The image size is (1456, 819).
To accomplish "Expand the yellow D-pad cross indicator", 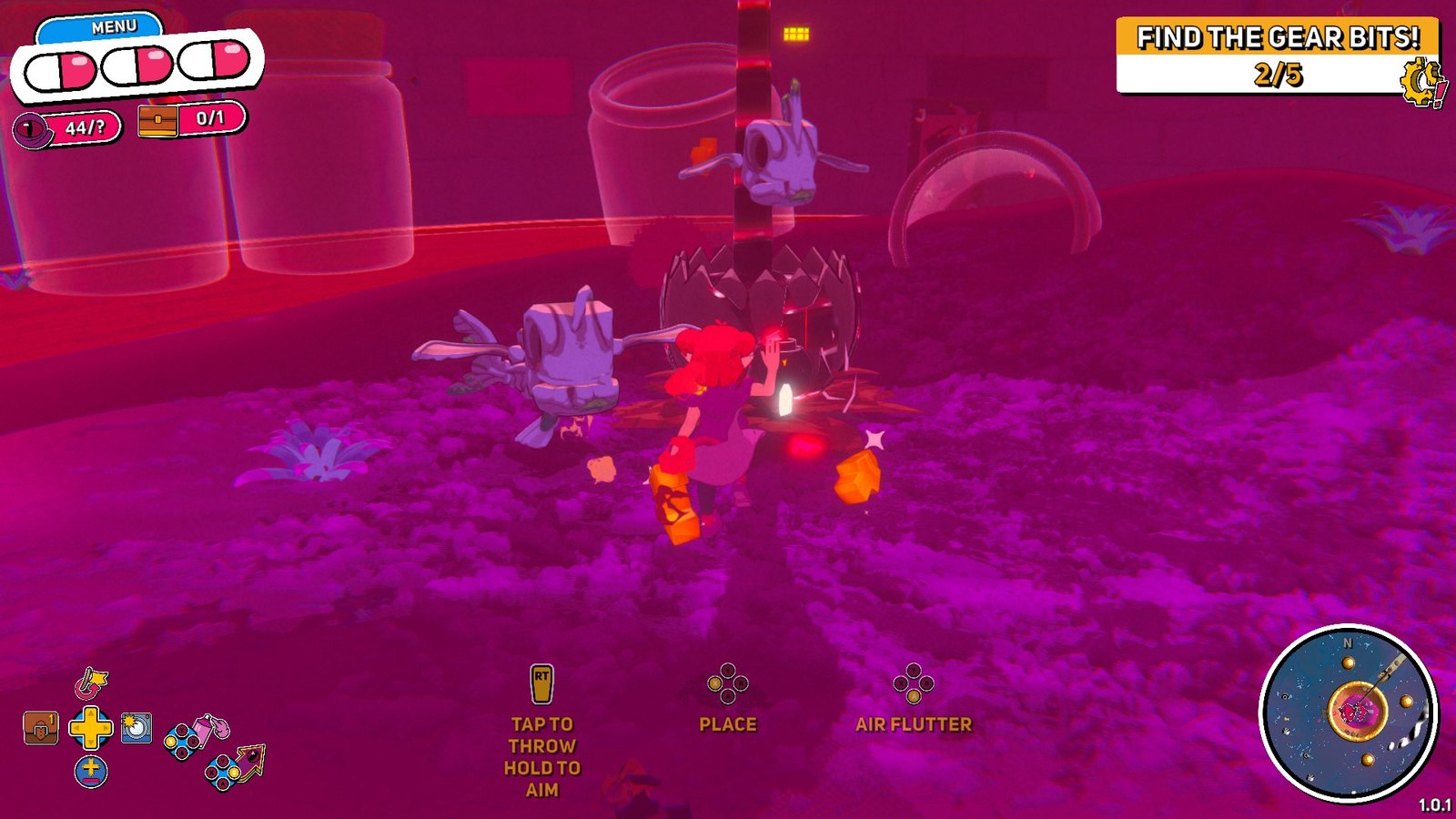I will pos(90,728).
